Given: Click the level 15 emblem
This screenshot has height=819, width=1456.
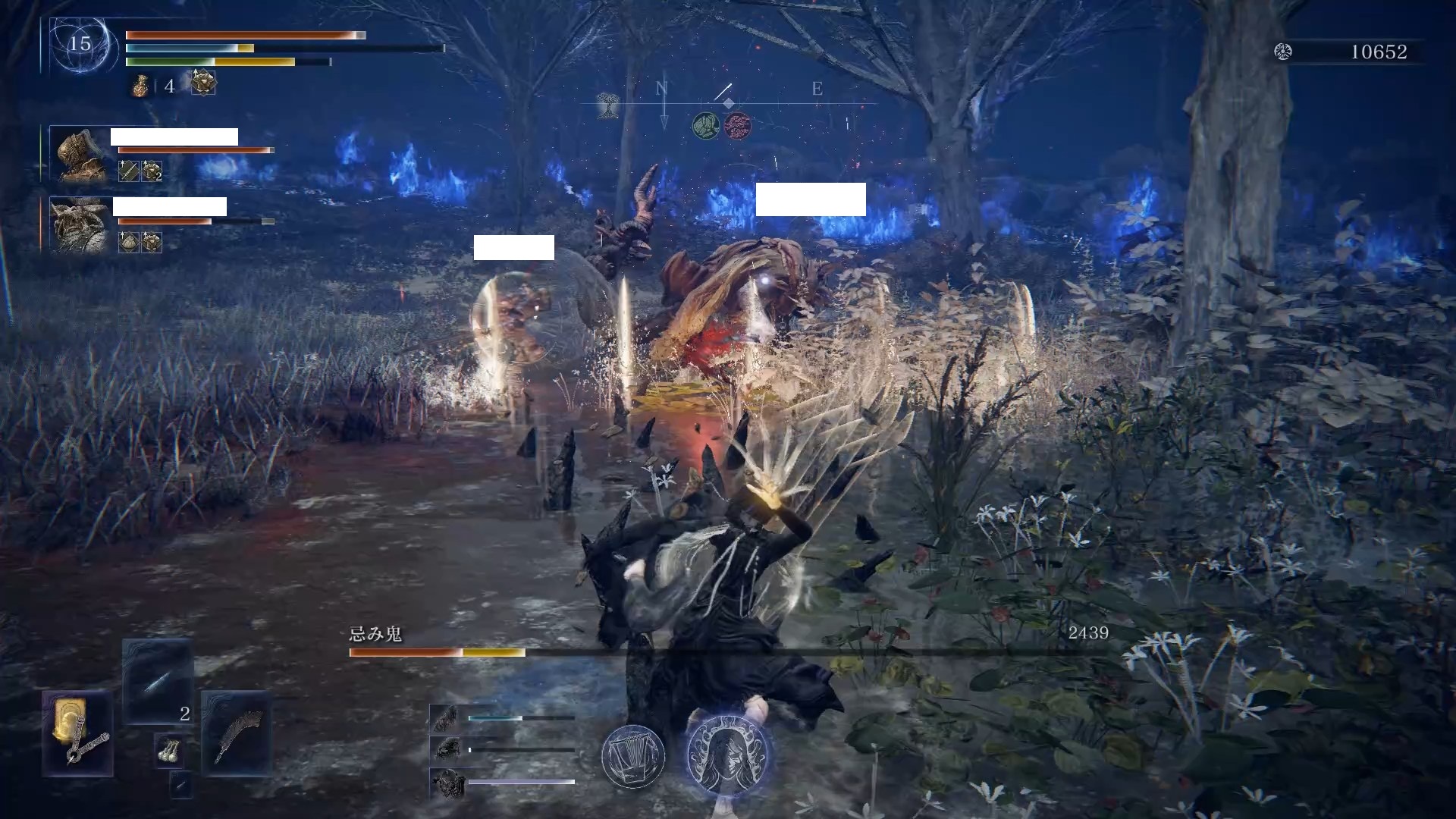Looking at the screenshot, I should coord(80,44).
